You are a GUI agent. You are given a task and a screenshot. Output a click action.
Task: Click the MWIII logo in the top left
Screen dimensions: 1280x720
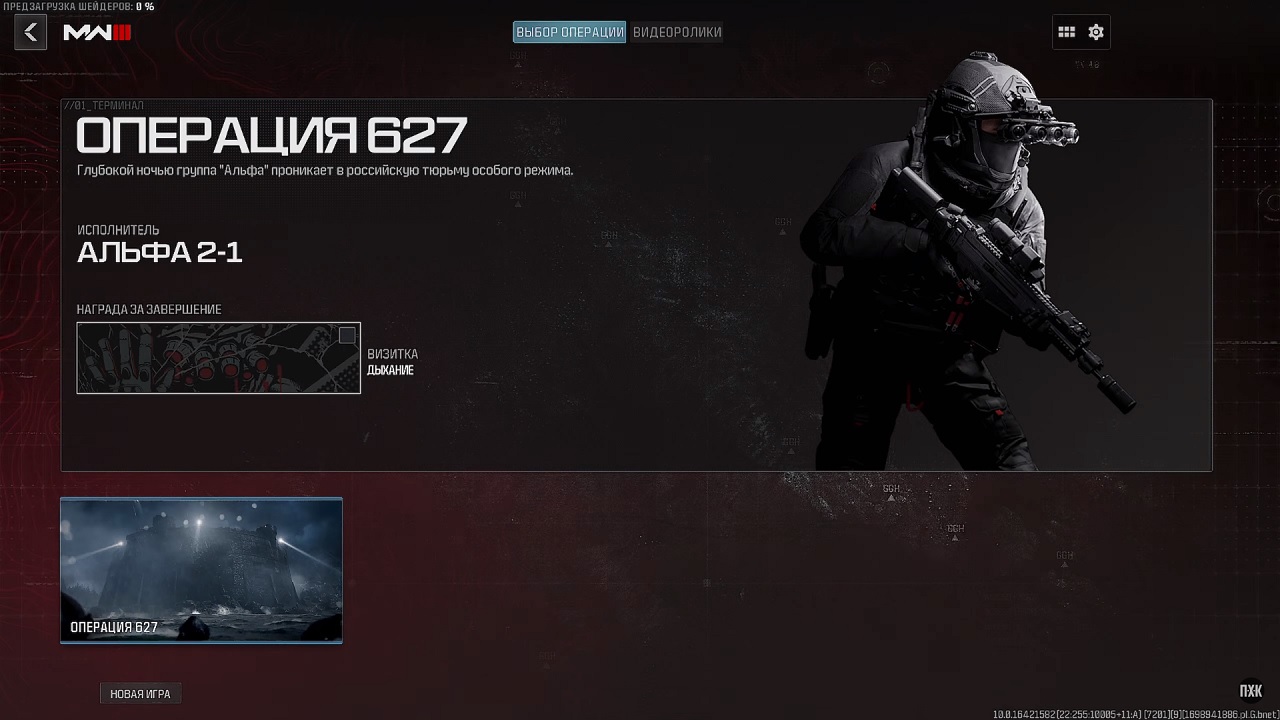(98, 31)
